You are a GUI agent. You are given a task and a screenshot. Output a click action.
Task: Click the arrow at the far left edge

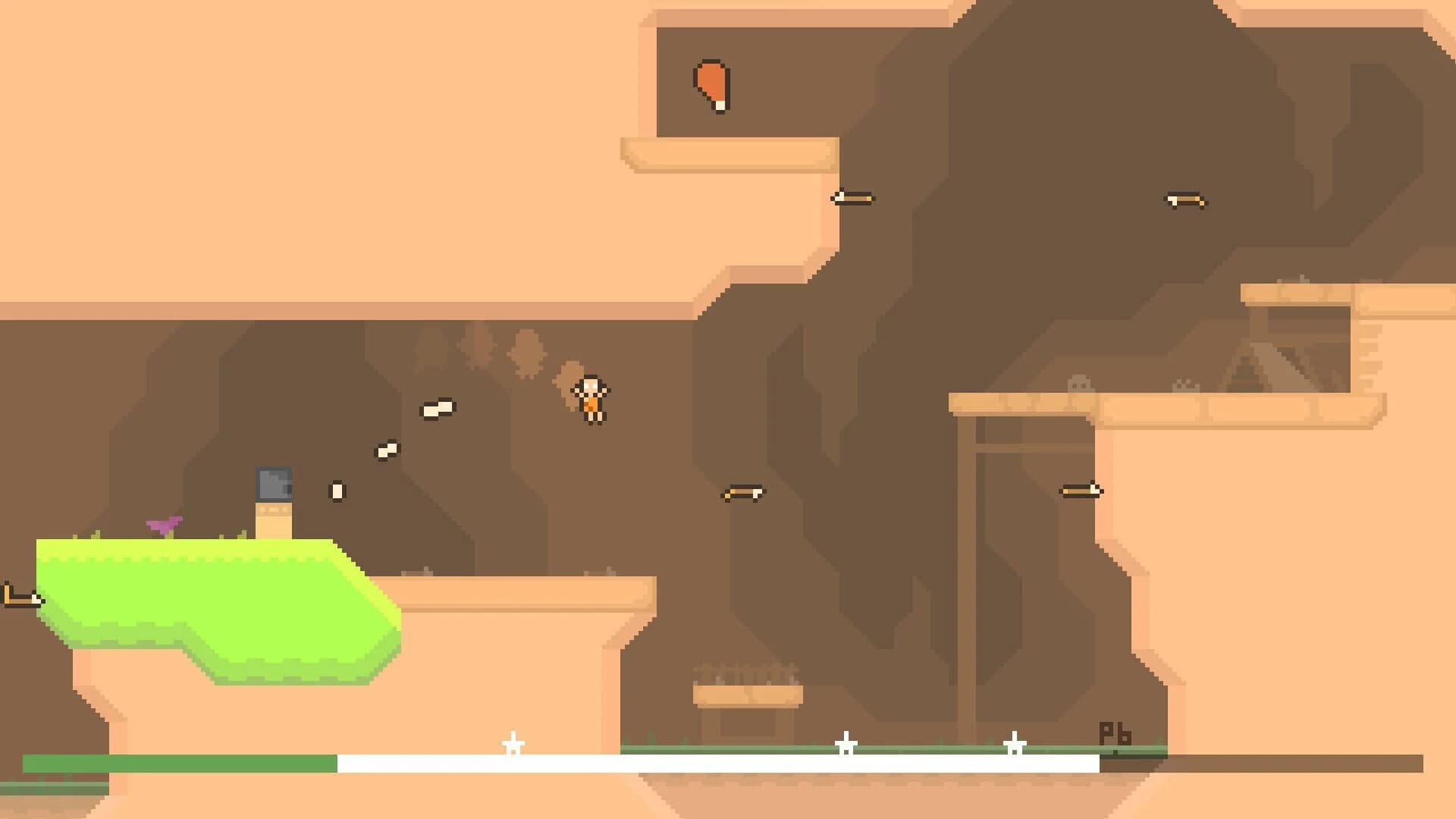click(20, 598)
